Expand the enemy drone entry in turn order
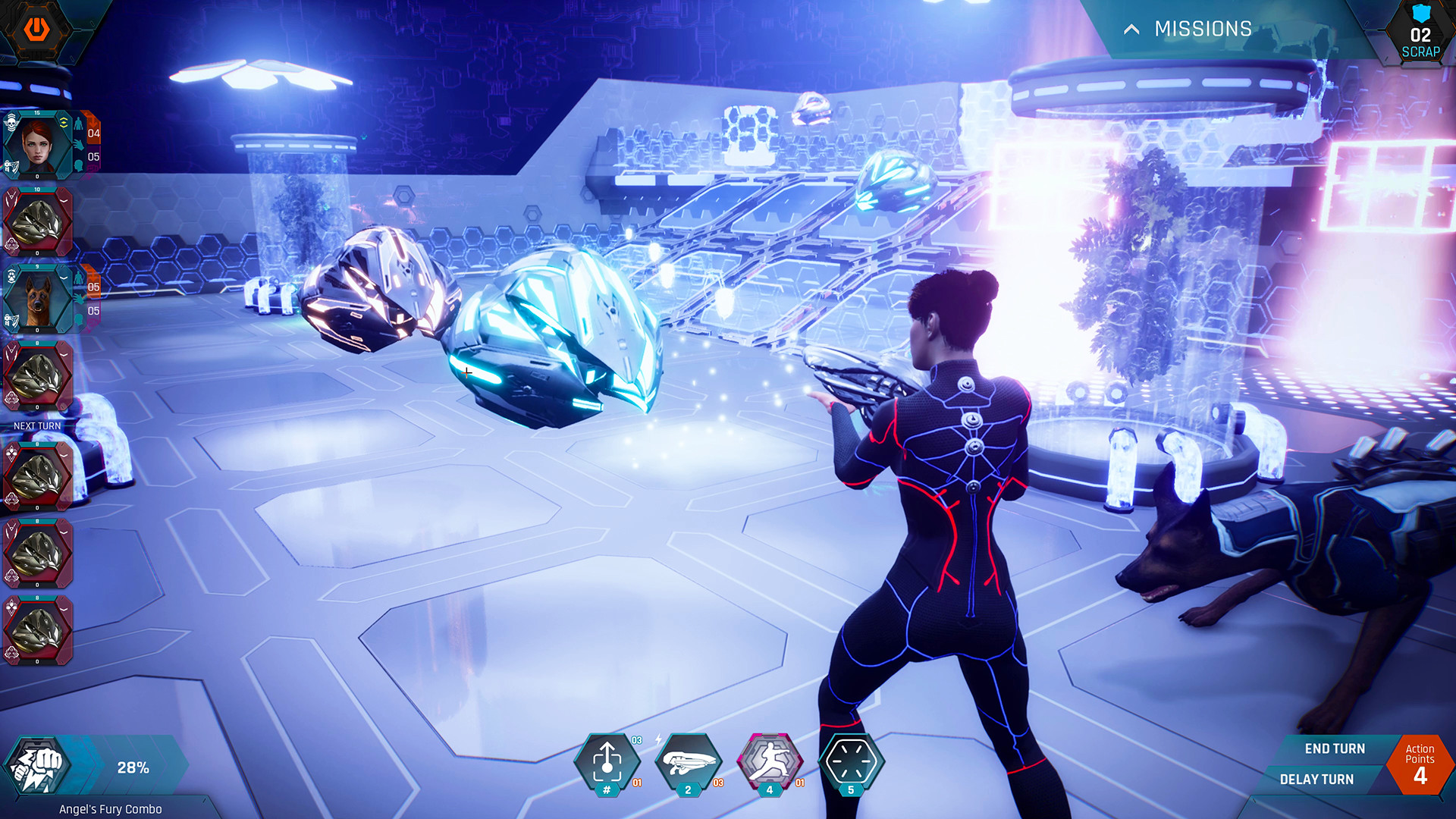The image size is (1456, 819). pos(63,201)
